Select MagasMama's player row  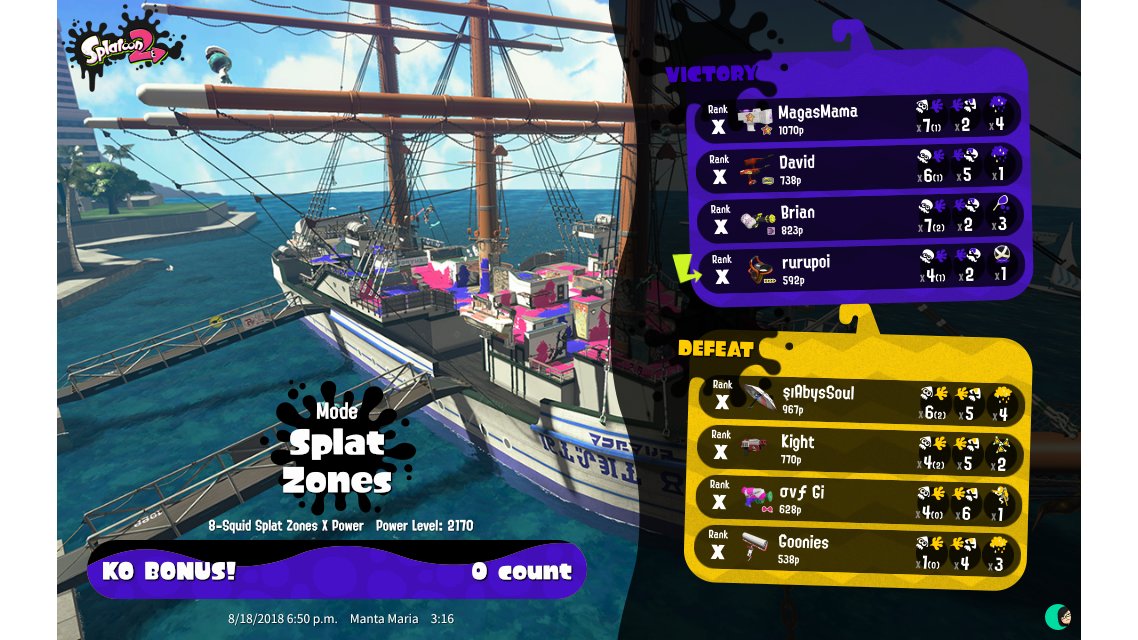point(858,117)
